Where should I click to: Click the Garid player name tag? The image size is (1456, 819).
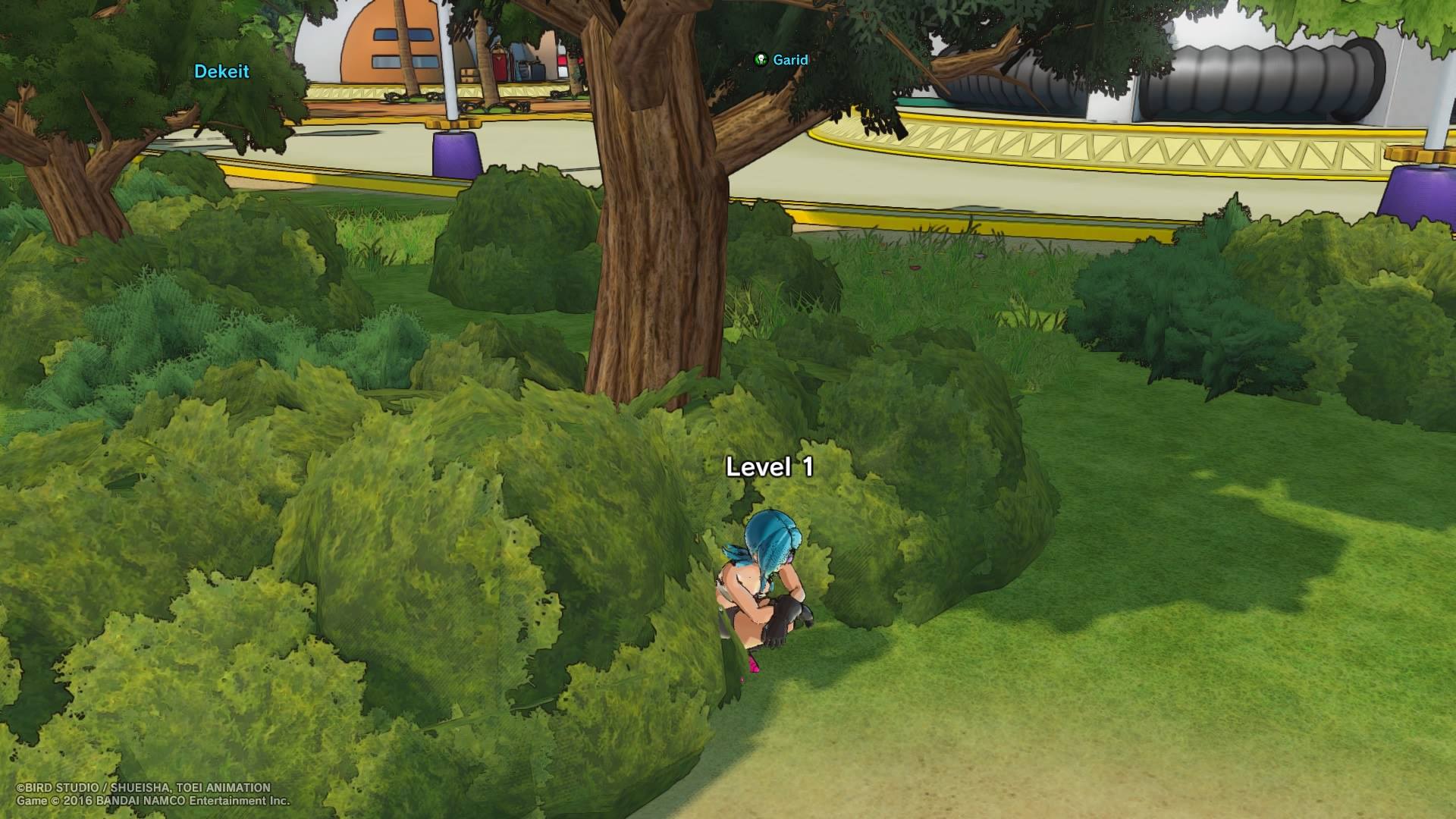coord(789,60)
